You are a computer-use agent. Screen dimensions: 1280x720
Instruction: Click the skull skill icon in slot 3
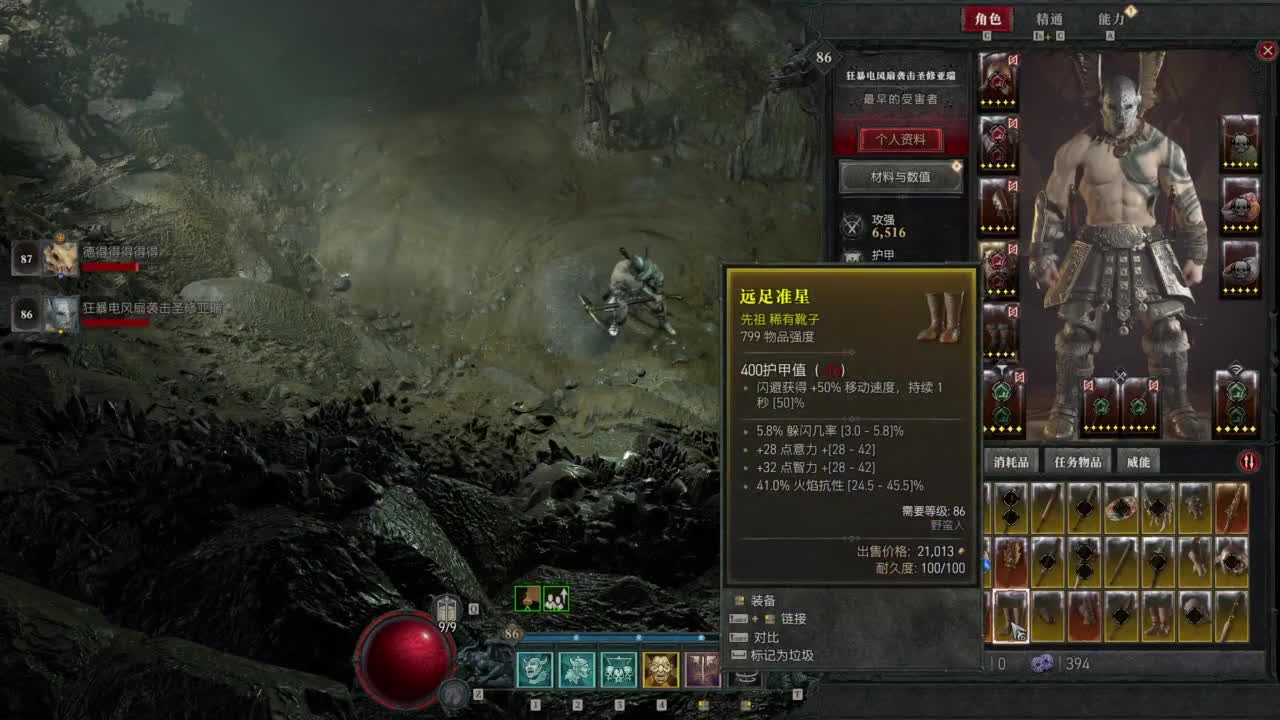618,670
